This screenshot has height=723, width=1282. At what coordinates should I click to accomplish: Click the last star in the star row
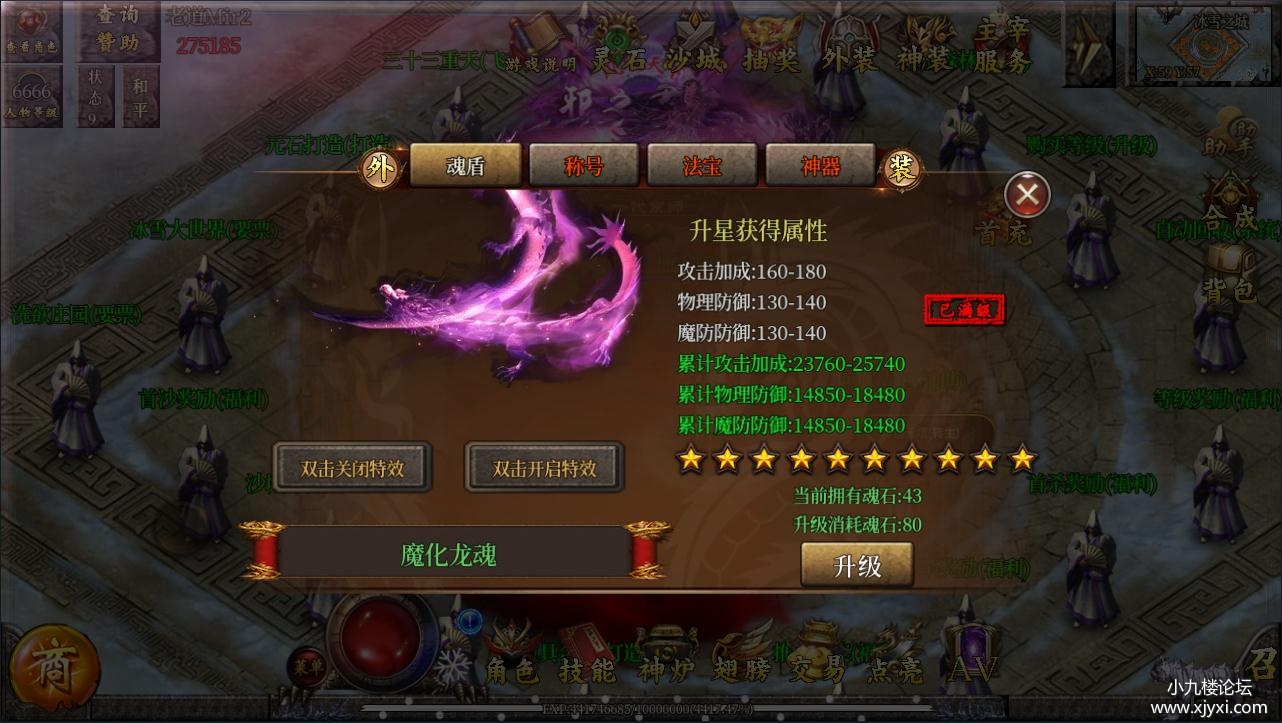1021,459
